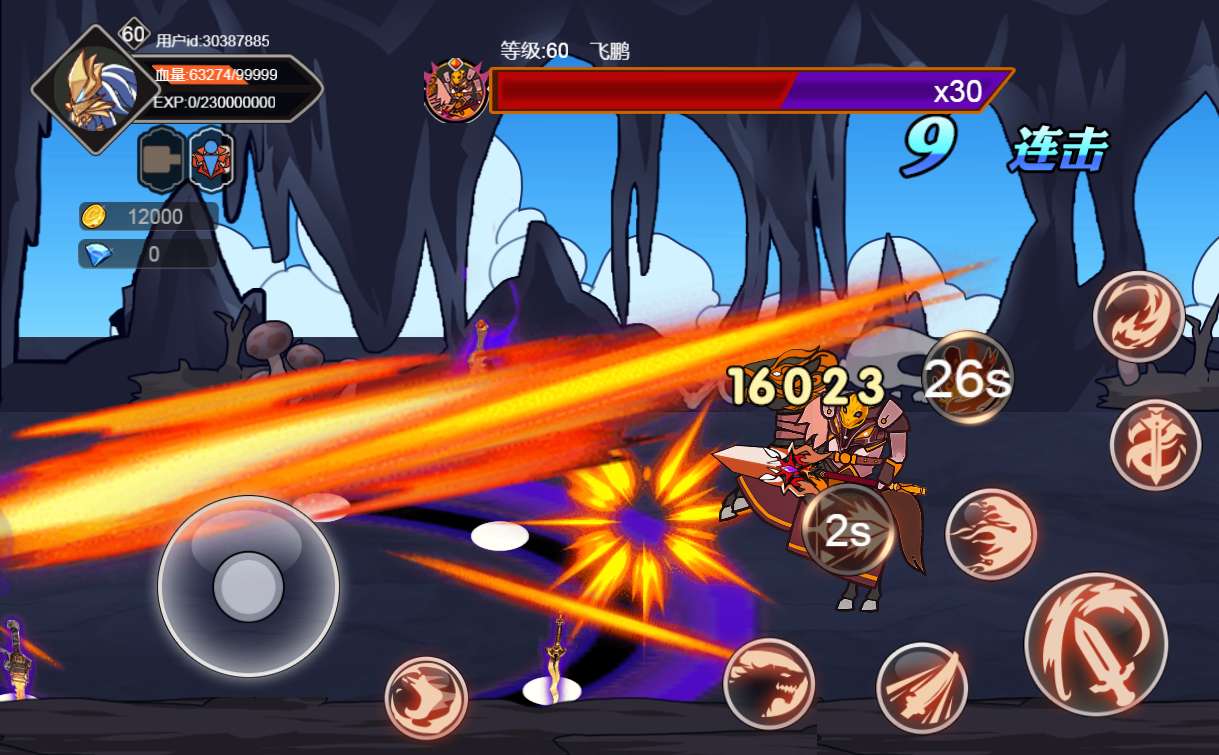Tap the dash boot skill button
Screen dimensions: 1219x755
point(426,697)
